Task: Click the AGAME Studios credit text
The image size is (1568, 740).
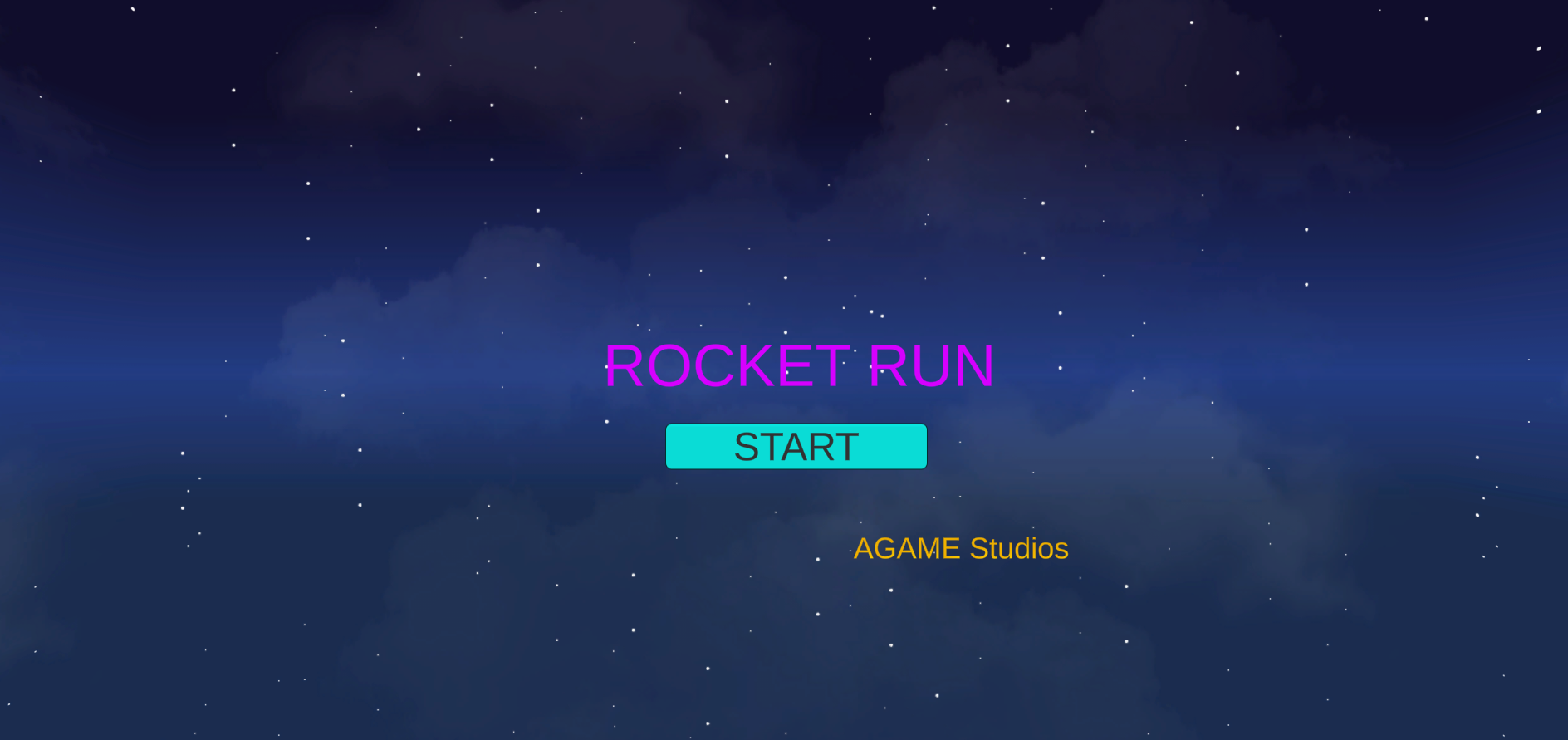Action: (x=961, y=548)
